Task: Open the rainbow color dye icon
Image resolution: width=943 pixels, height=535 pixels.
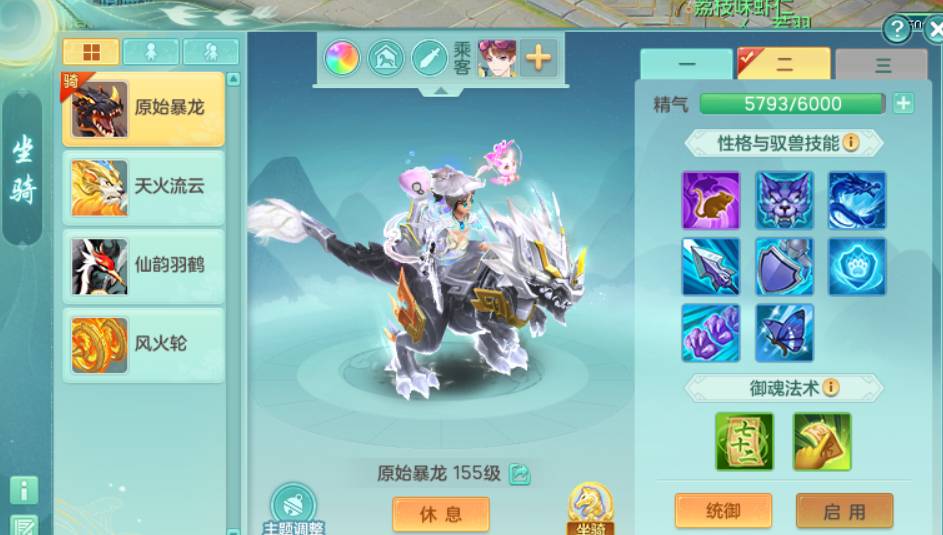Action: pyautogui.click(x=342, y=59)
